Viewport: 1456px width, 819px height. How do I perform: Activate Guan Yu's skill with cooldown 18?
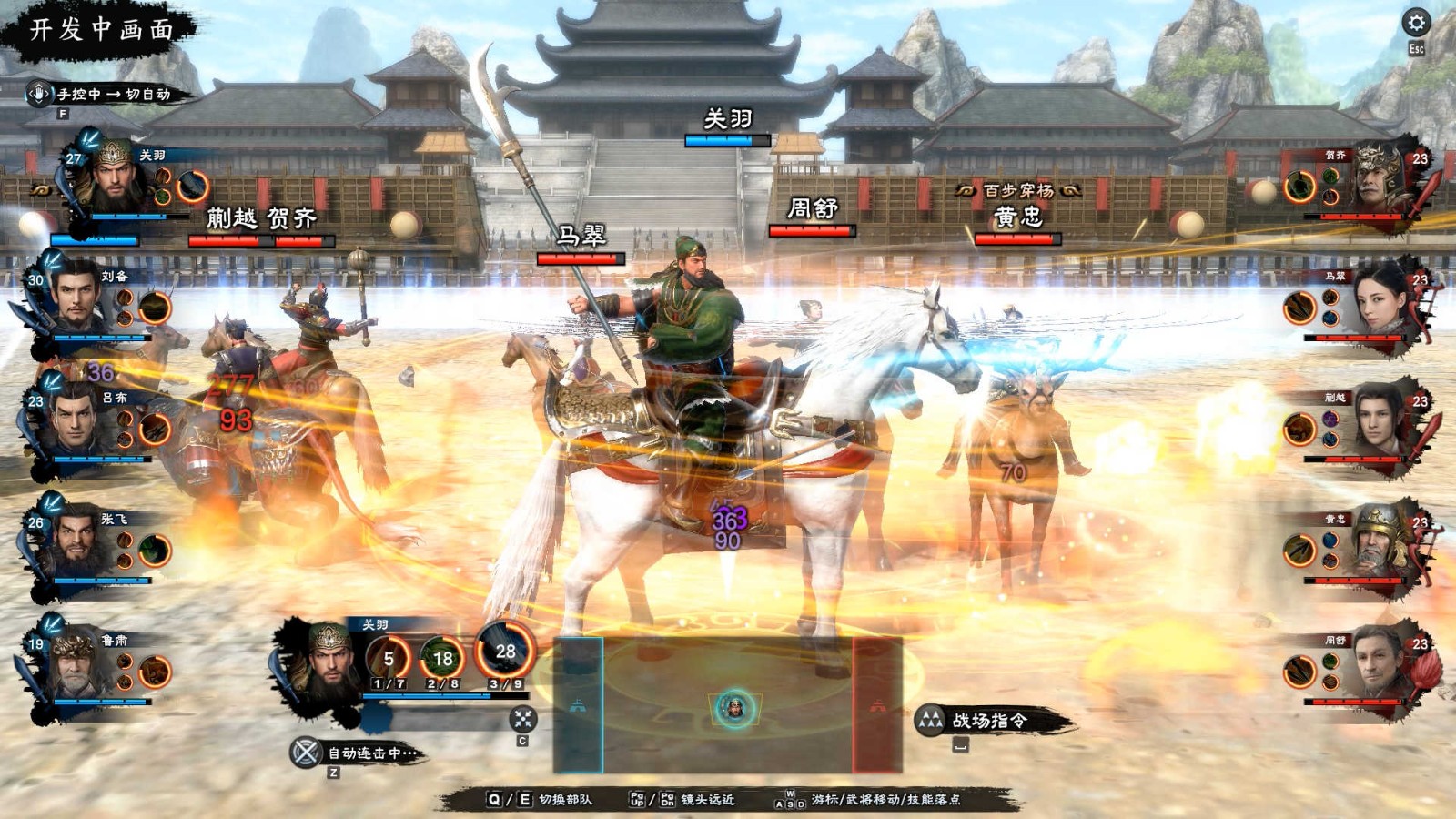pos(442,658)
